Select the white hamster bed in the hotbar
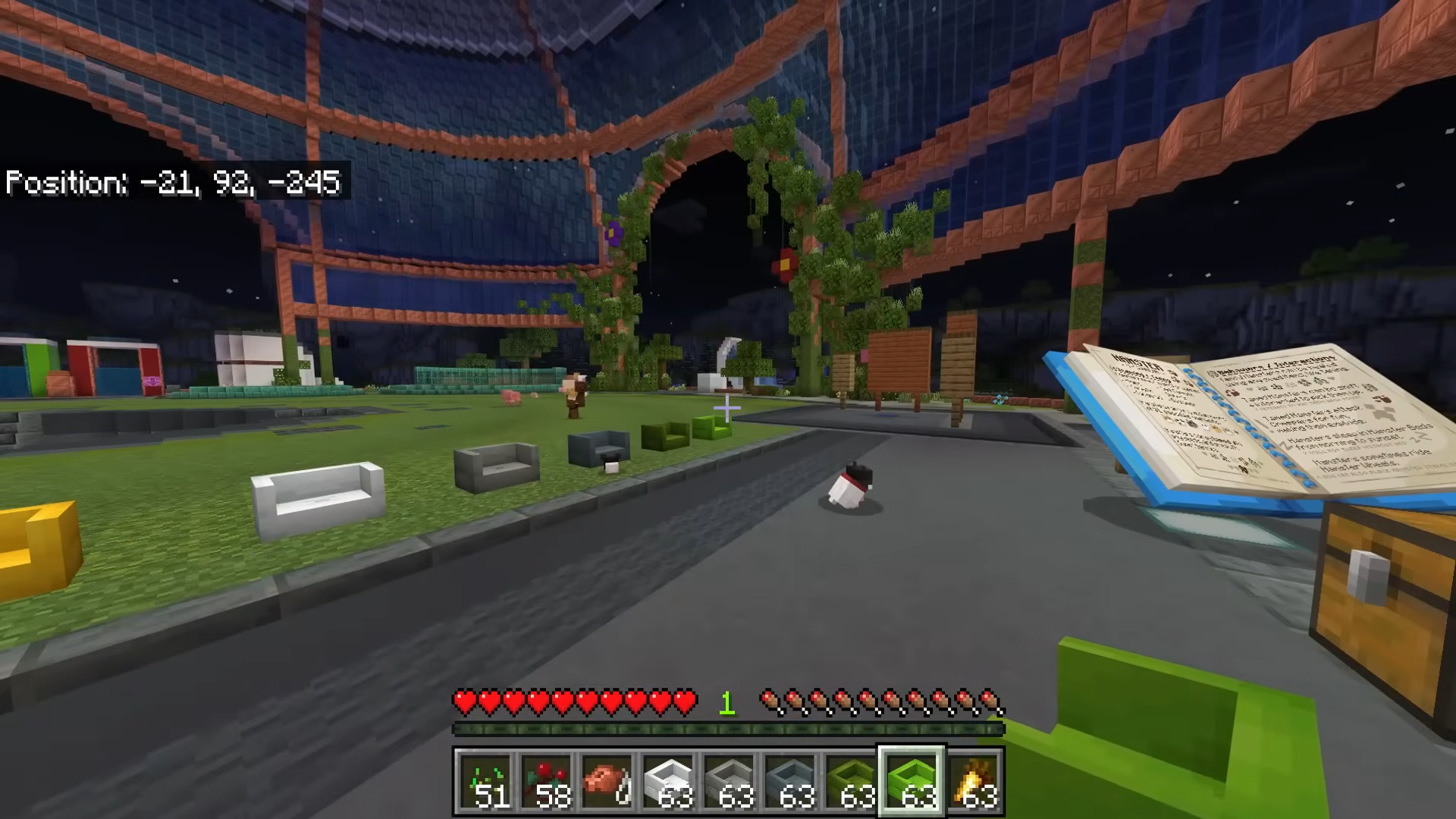The height and width of the screenshot is (819, 1456). tap(668, 780)
